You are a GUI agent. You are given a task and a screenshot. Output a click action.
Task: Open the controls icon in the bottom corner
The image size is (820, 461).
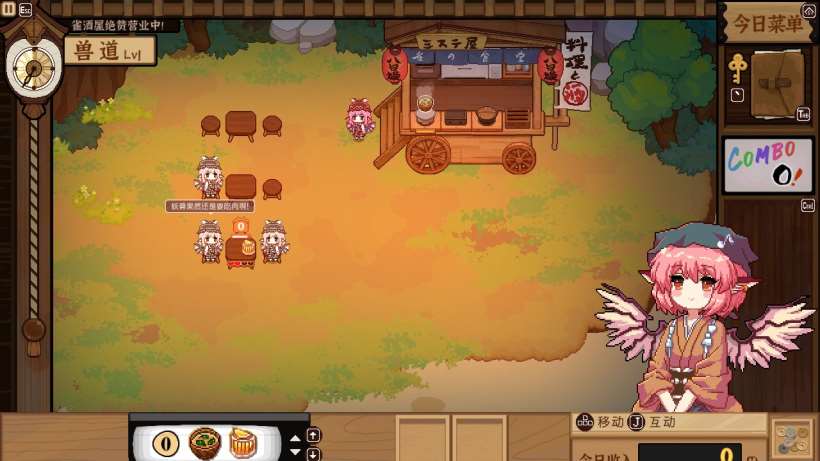(791, 440)
